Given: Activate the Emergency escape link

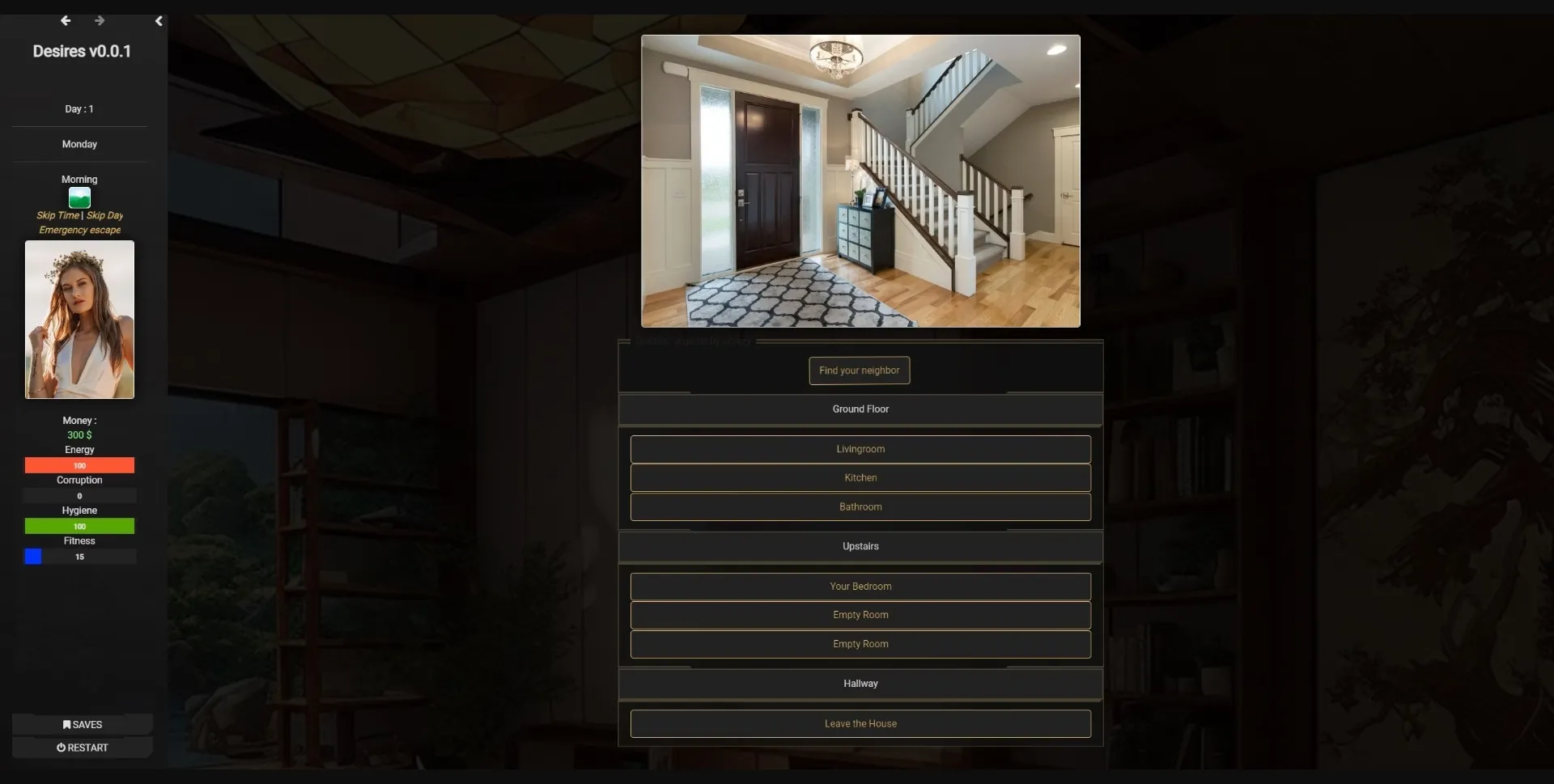Looking at the screenshot, I should [79, 230].
